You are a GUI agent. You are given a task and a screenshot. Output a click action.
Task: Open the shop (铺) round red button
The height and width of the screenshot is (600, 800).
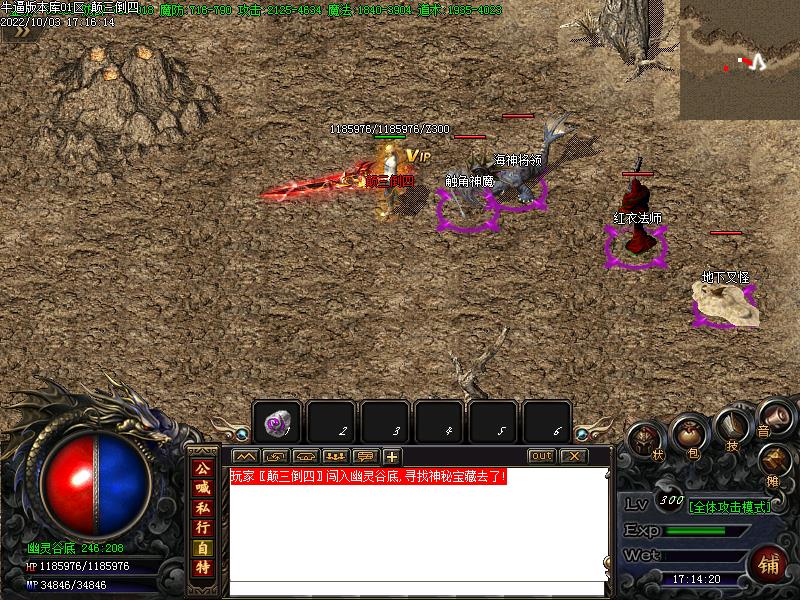coord(769,566)
